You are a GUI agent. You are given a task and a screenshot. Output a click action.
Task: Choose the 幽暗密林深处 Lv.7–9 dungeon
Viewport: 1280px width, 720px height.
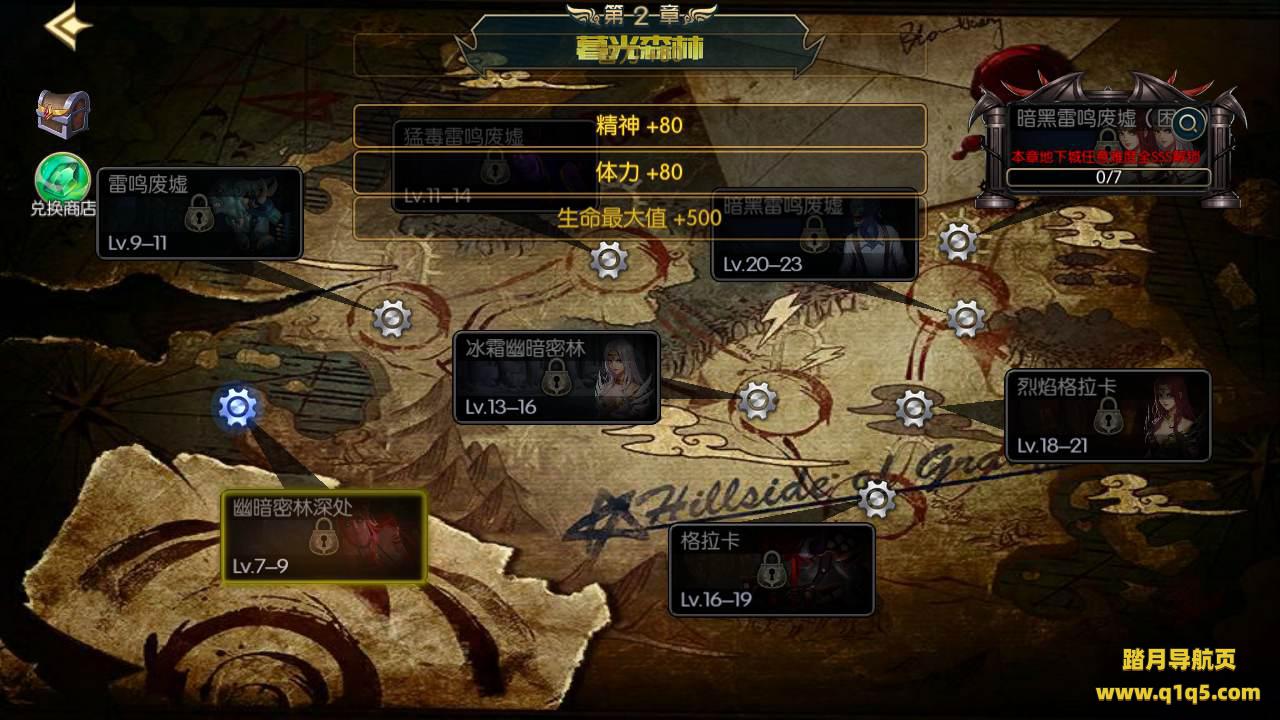323,537
